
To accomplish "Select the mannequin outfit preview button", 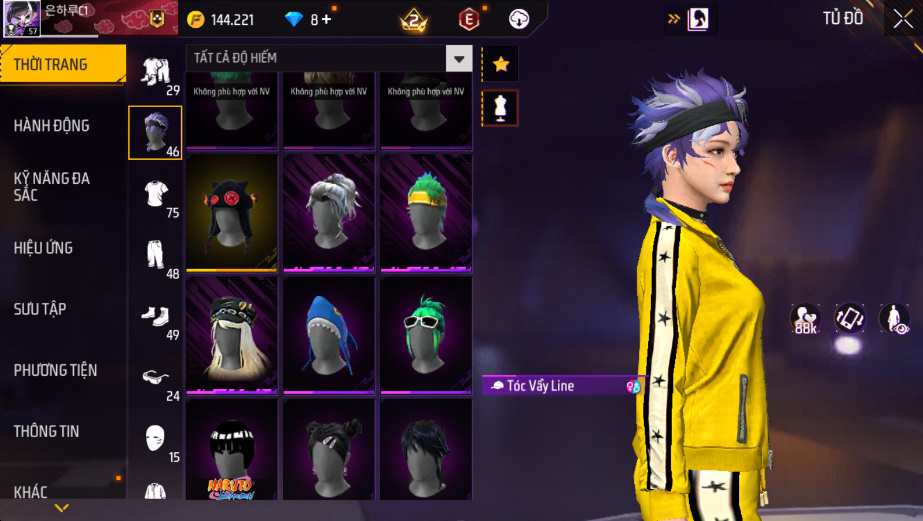I will tap(500, 107).
